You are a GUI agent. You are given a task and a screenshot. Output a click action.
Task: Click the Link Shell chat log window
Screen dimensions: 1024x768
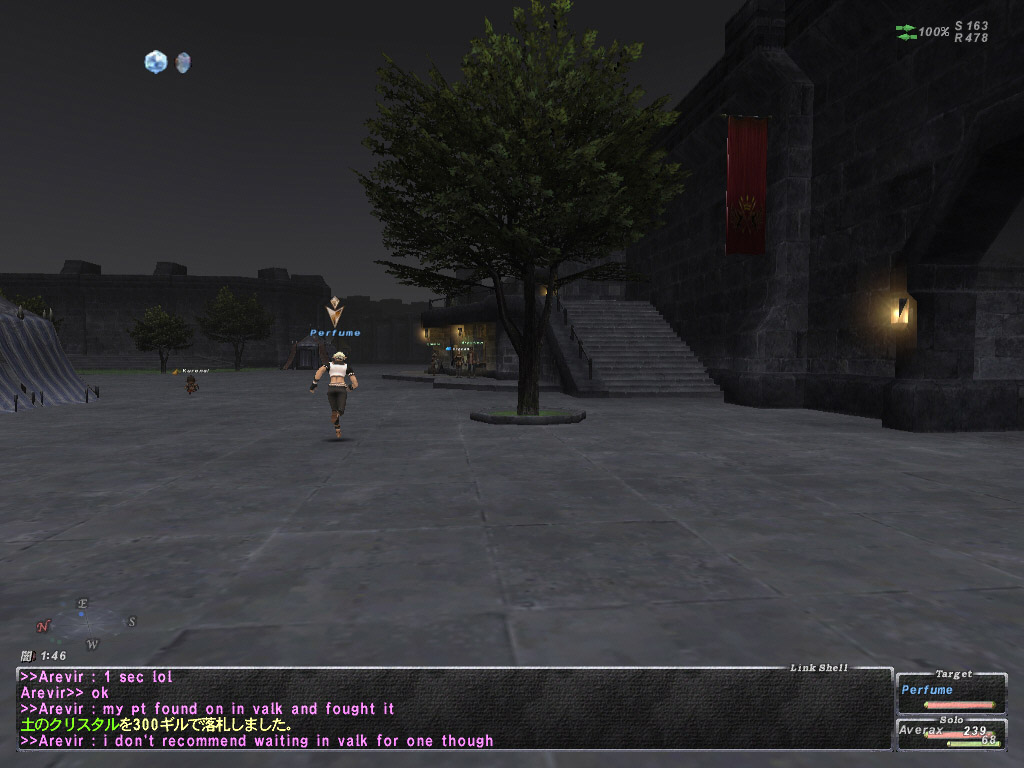pyautogui.click(x=454, y=708)
